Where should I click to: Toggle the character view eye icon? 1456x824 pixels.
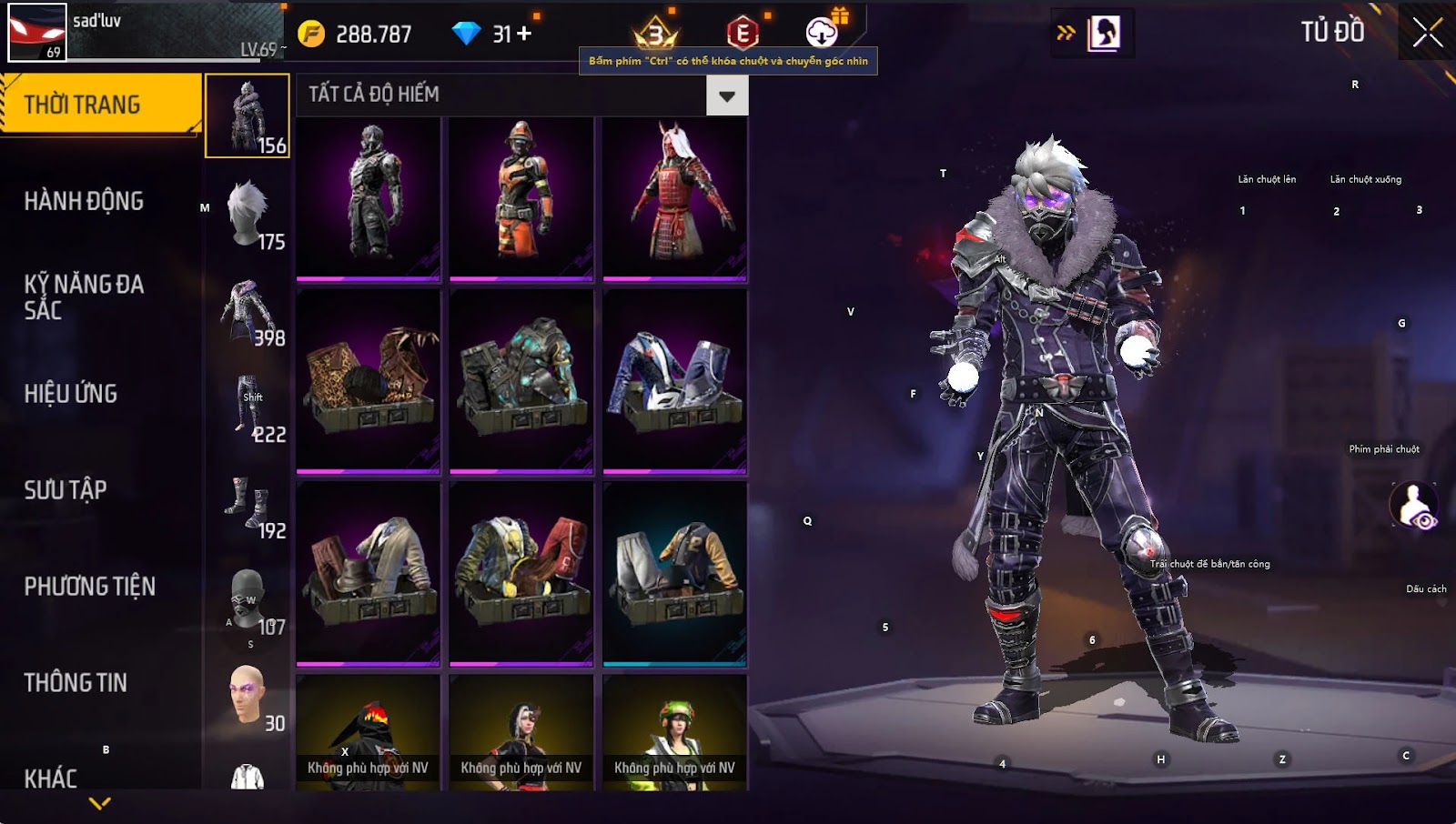click(x=1414, y=506)
